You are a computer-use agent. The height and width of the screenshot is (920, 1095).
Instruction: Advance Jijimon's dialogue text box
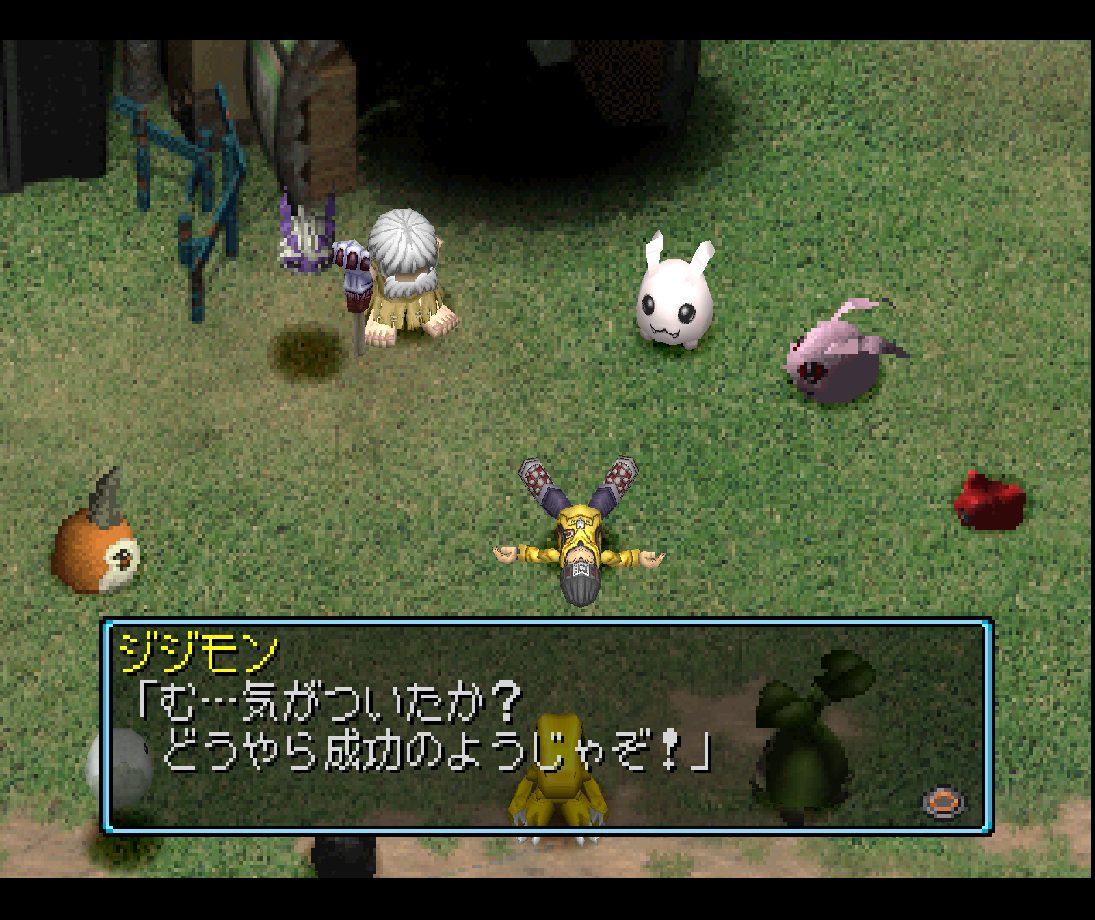coord(941,802)
